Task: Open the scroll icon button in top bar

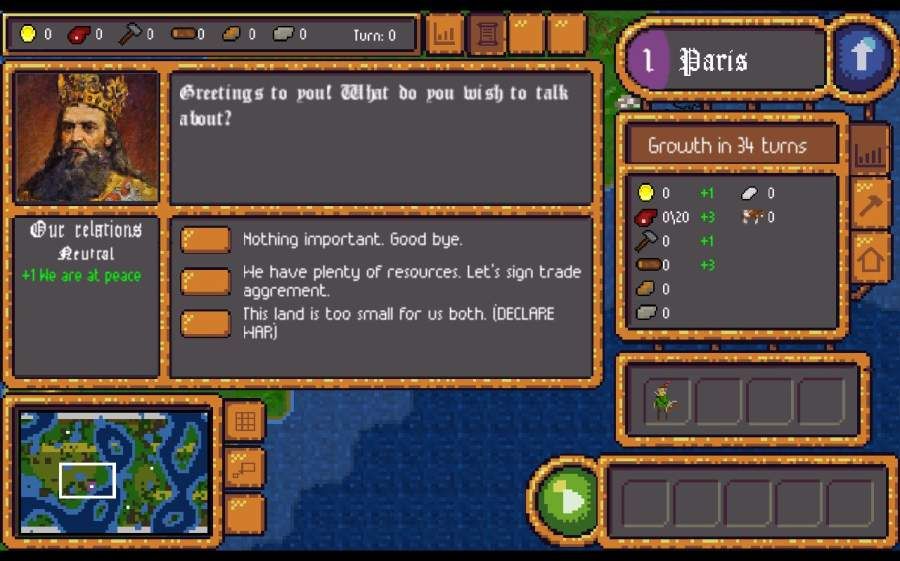Action: click(x=487, y=35)
